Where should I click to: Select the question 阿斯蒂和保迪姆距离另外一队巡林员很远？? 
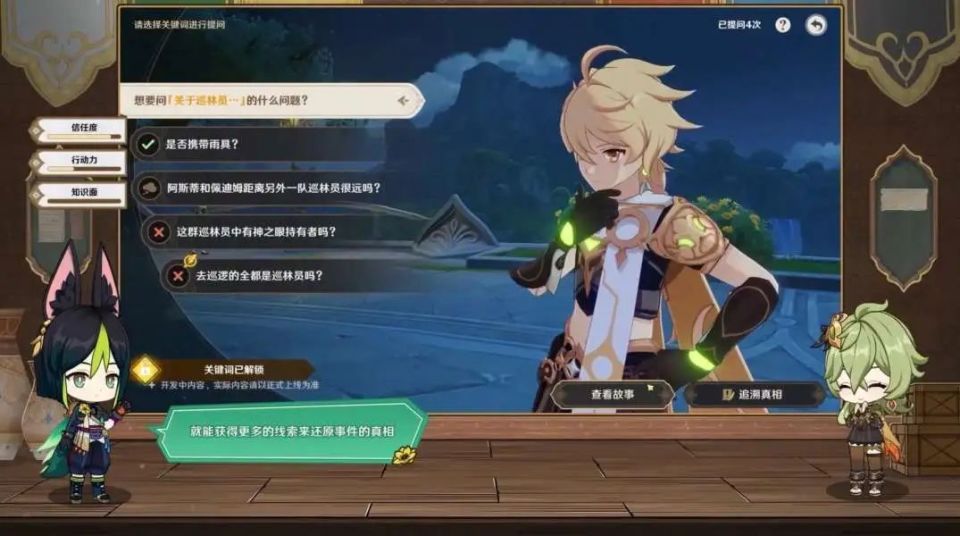tap(272, 187)
